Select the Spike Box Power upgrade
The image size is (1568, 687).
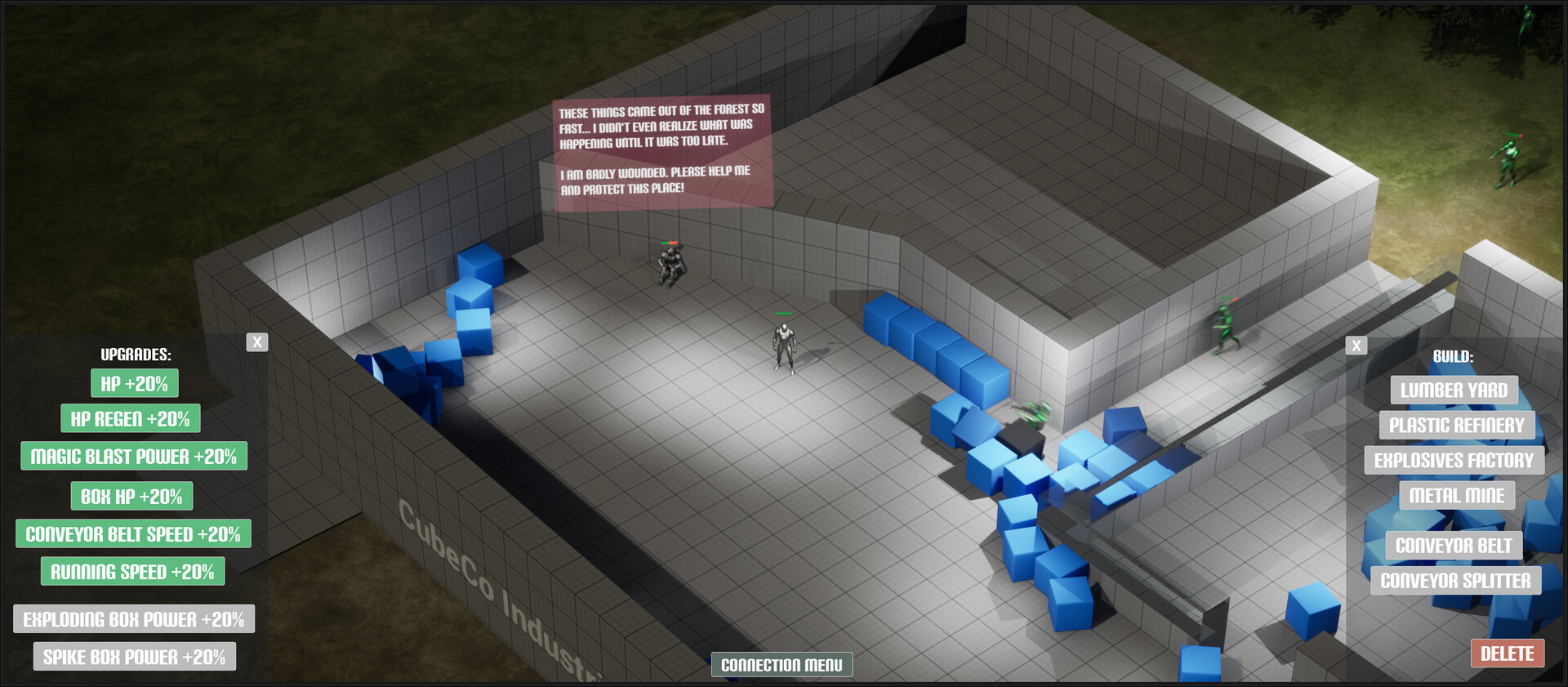pos(134,655)
